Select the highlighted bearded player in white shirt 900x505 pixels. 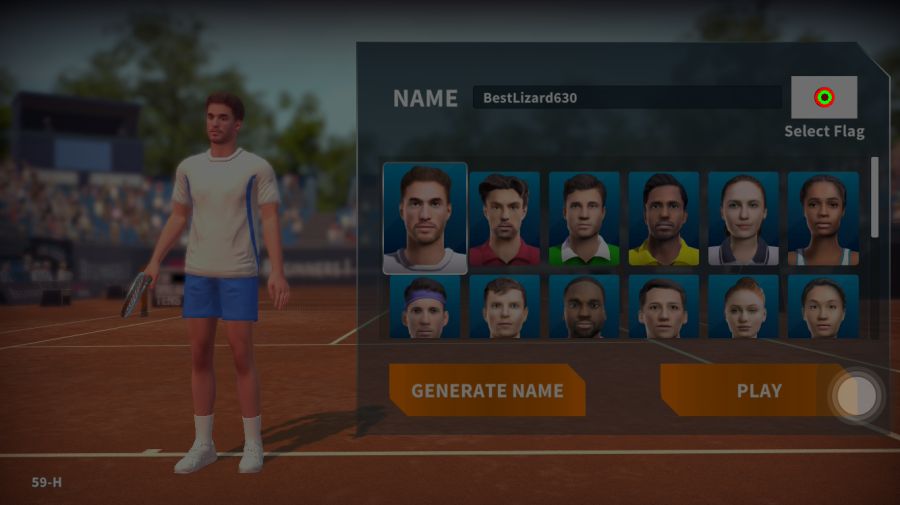tap(425, 218)
